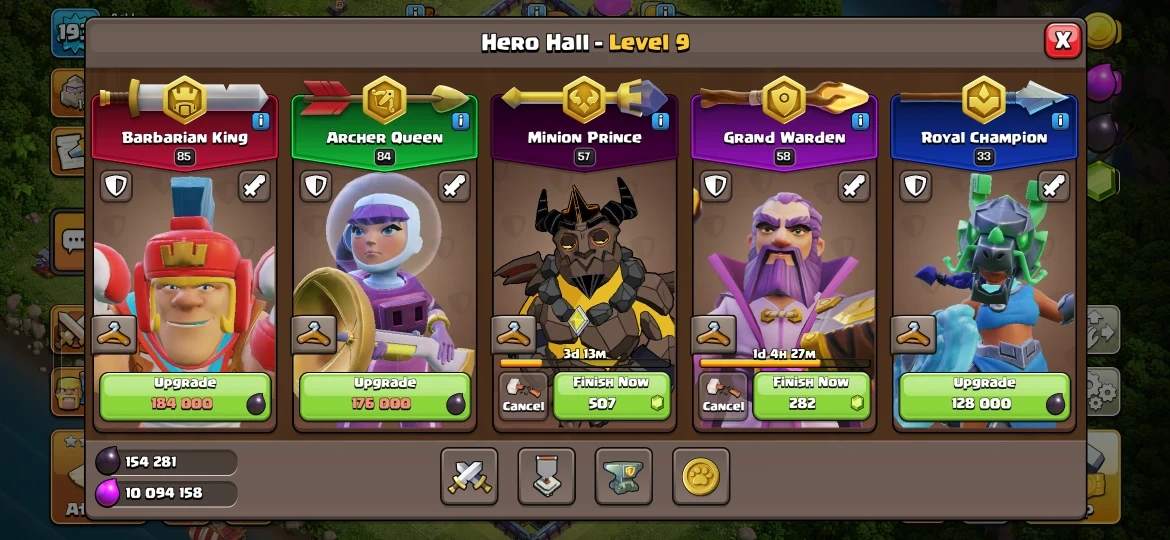This screenshot has width=1170, height=540.
Task: Open the Royal Champion skin hanger
Action: (x=915, y=335)
